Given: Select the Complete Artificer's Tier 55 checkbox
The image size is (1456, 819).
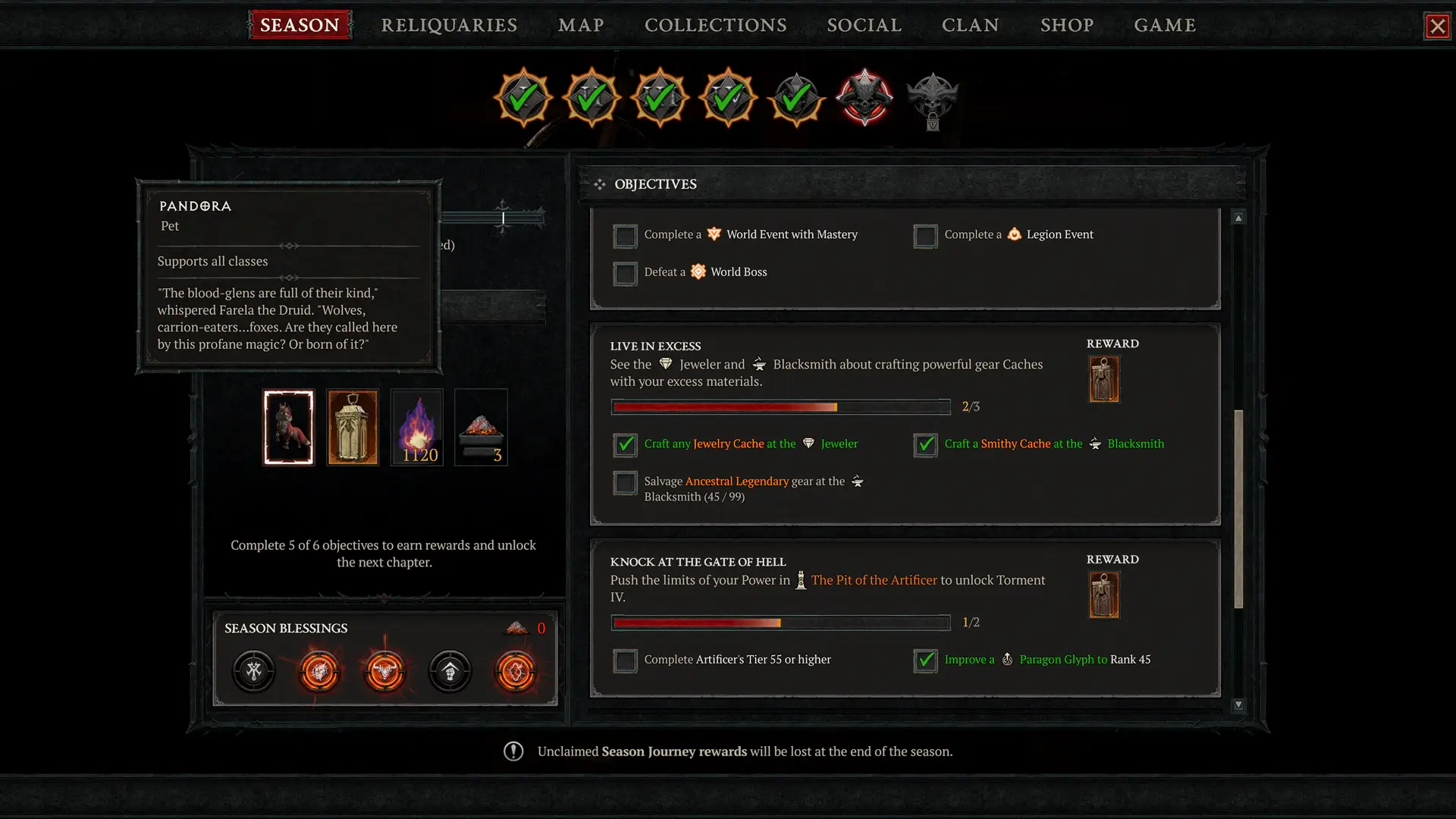Looking at the screenshot, I should [625, 661].
